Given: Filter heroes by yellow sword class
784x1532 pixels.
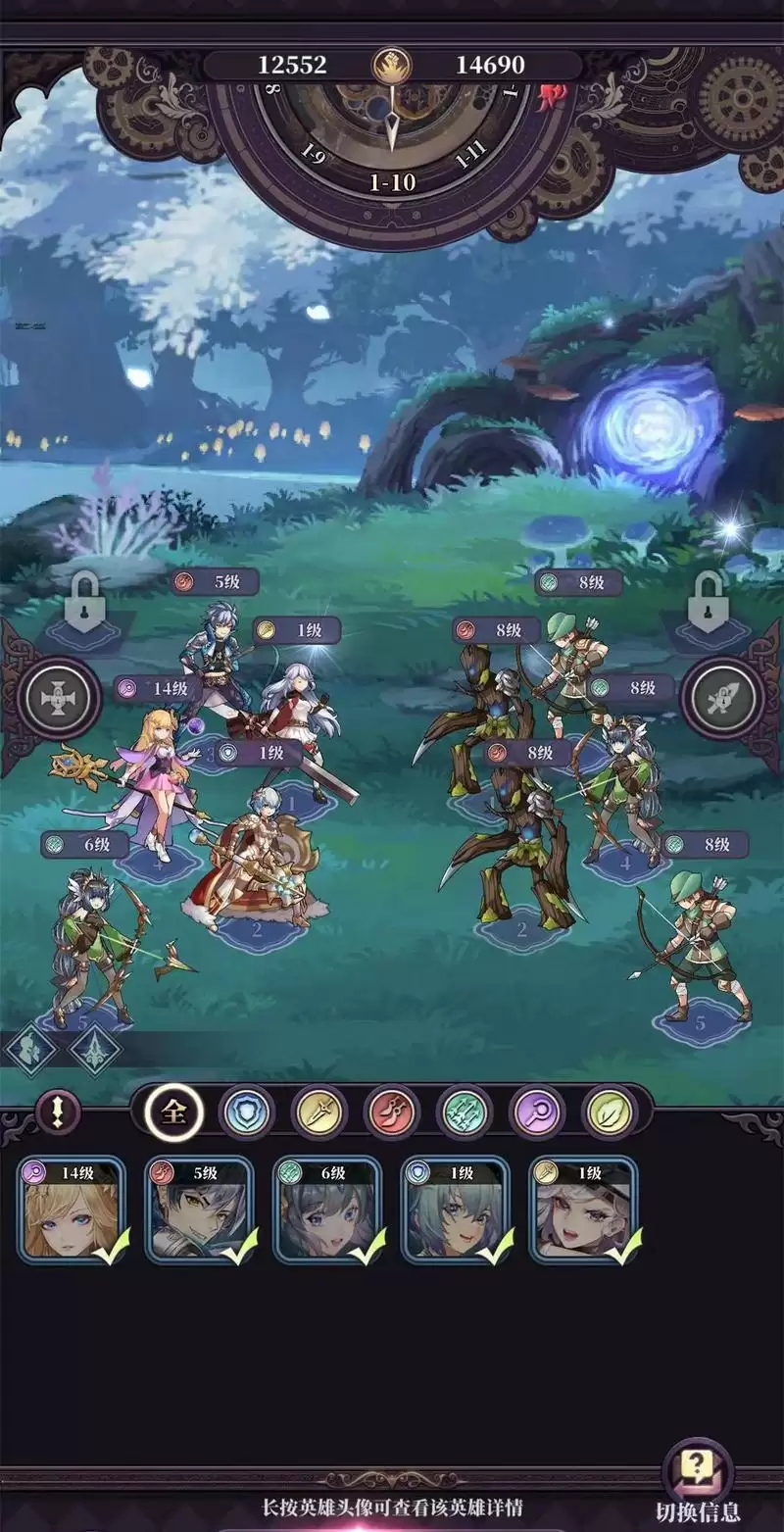Looking at the screenshot, I should coord(319,1112).
